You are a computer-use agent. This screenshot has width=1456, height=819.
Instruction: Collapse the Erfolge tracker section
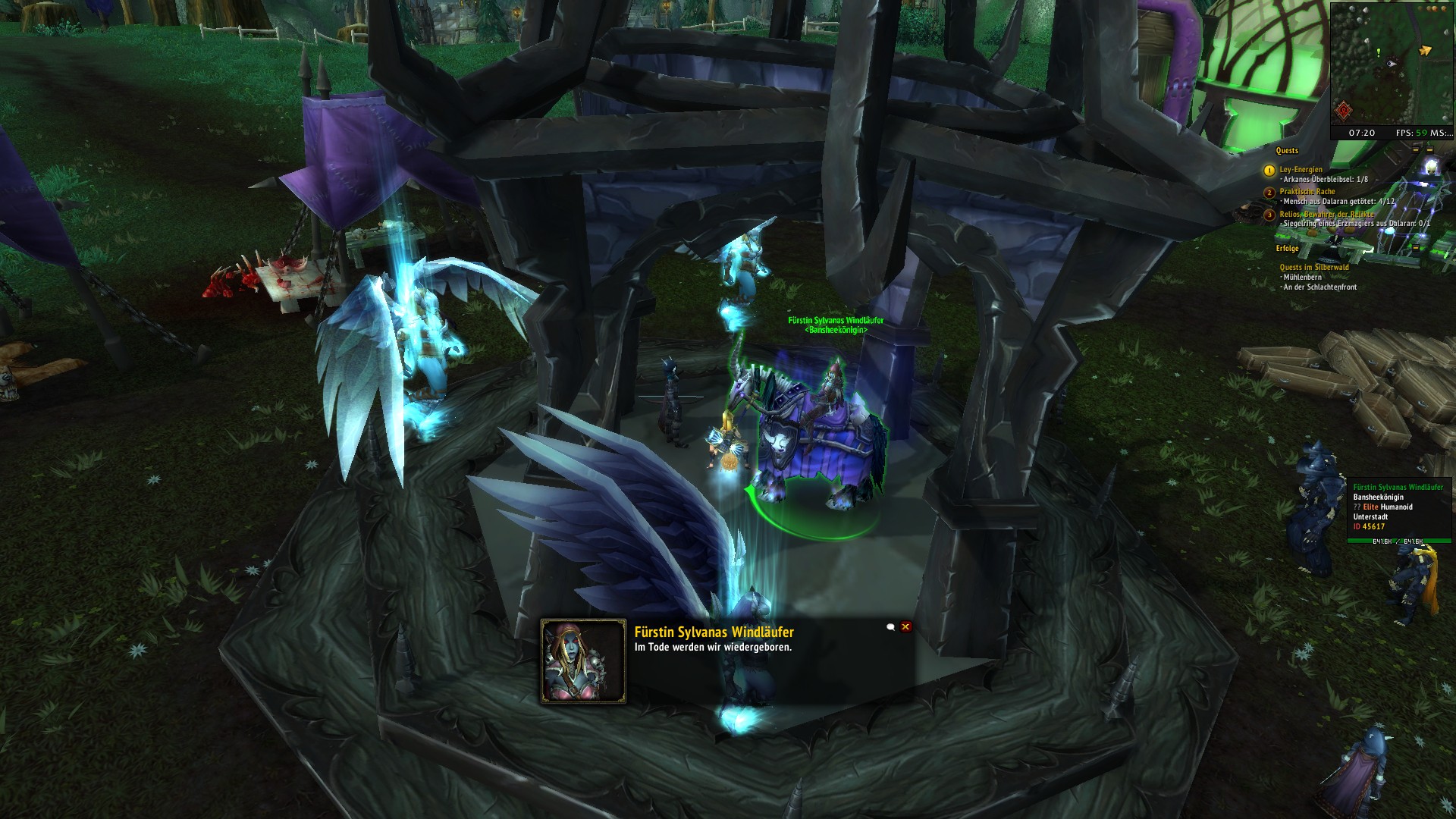pos(1288,249)
